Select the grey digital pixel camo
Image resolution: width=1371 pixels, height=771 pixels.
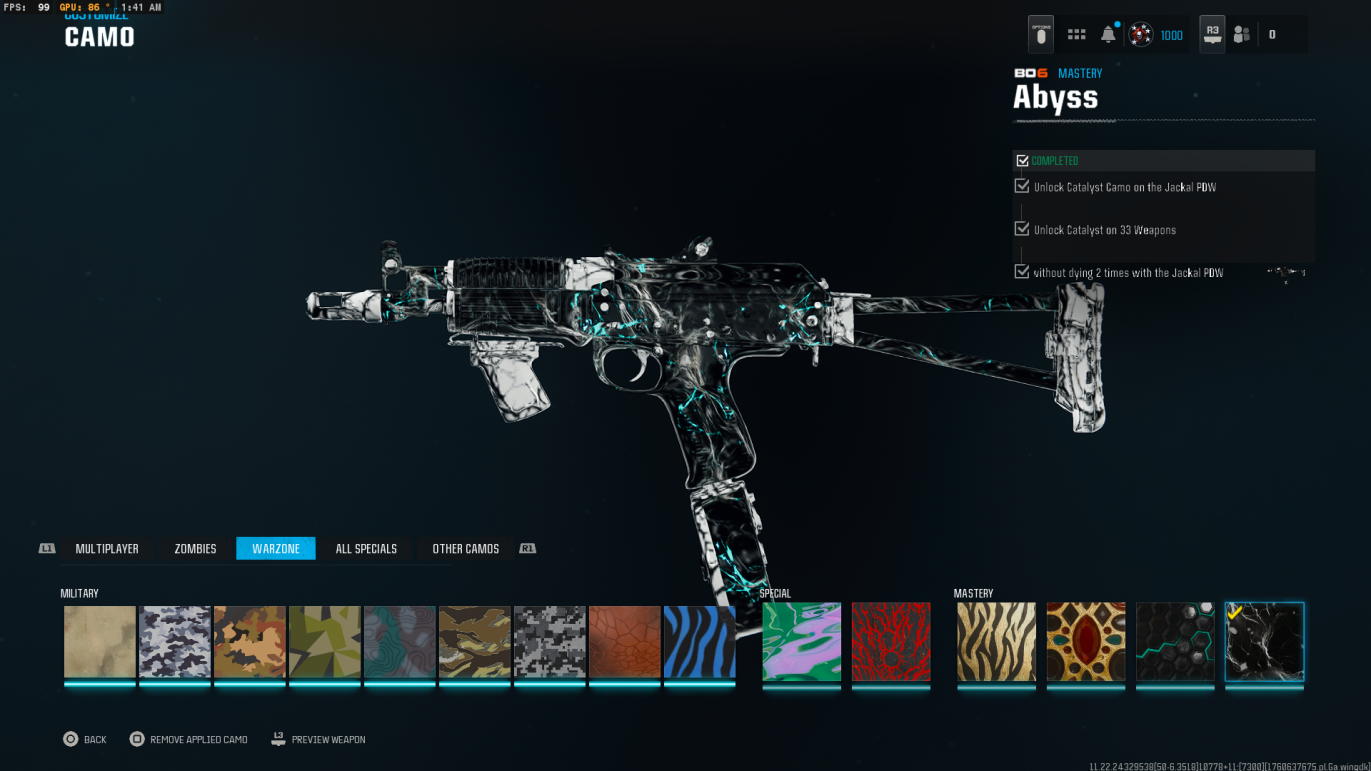click(550, 642)
